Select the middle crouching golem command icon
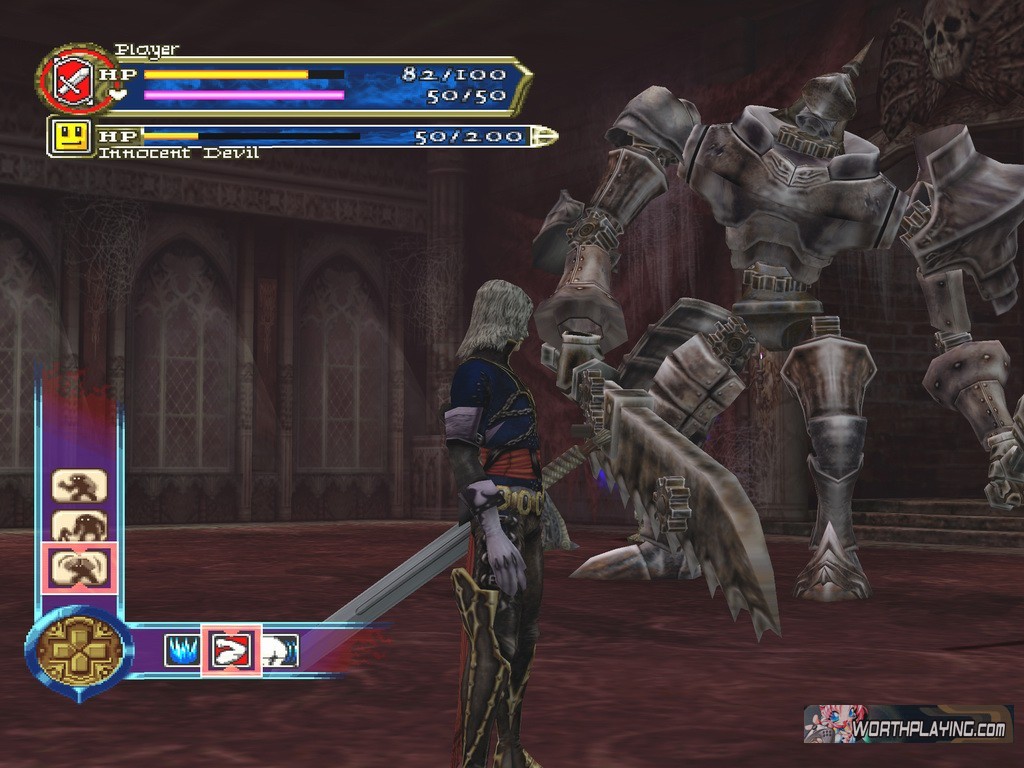Image resolution: width=1024 pixels, height=768 pixels. tap(79, 526)
